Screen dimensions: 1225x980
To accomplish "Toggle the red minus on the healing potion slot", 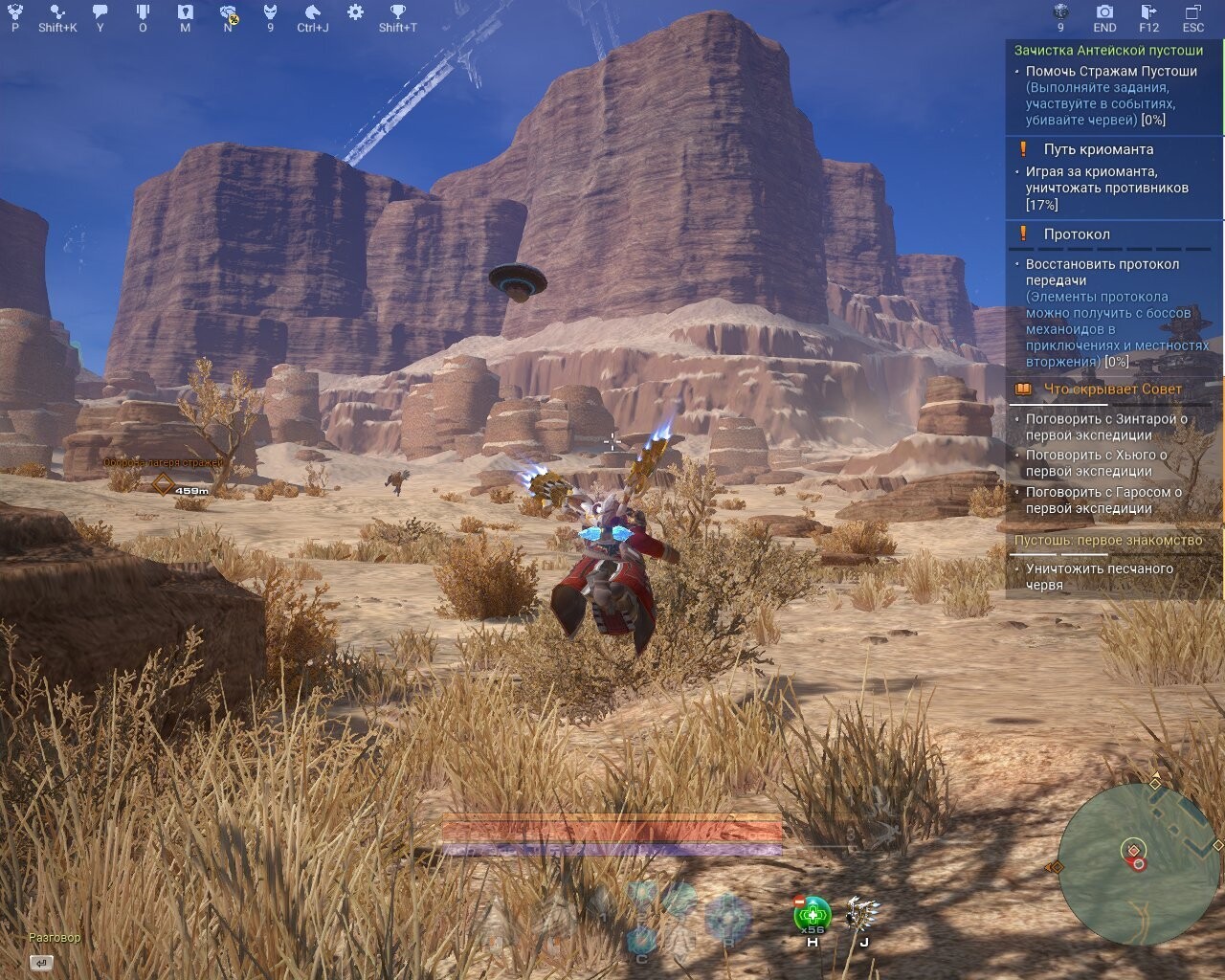I will point(799,902).
